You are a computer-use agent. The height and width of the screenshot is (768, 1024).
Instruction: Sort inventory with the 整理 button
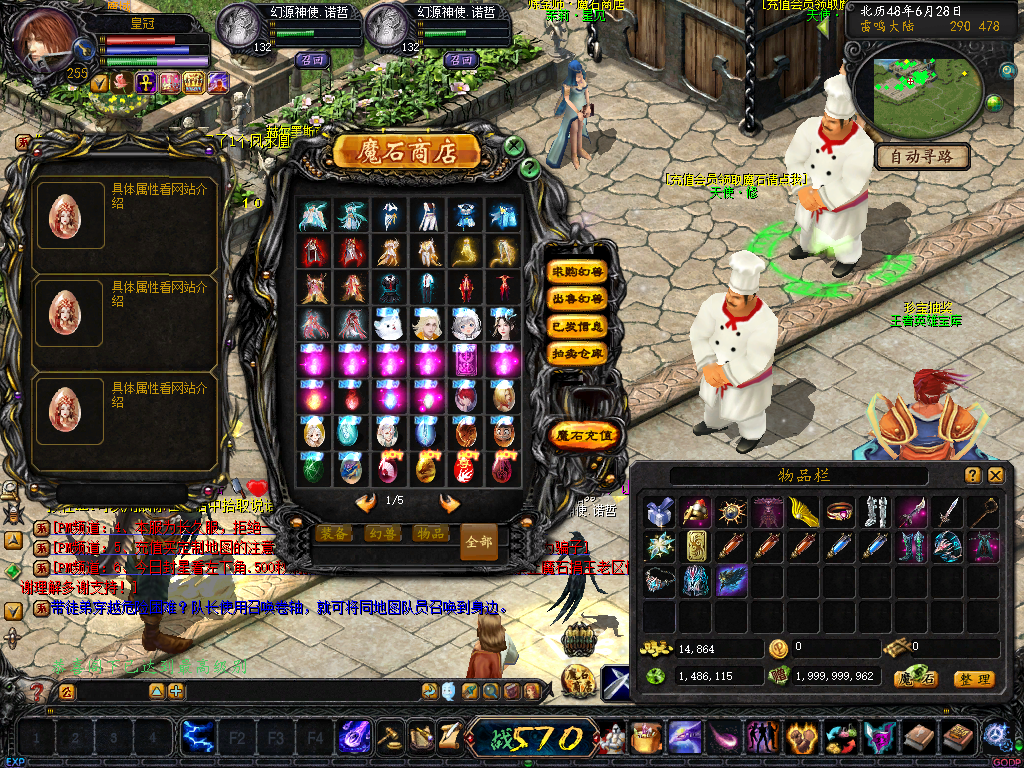click(x=973, y=679)
